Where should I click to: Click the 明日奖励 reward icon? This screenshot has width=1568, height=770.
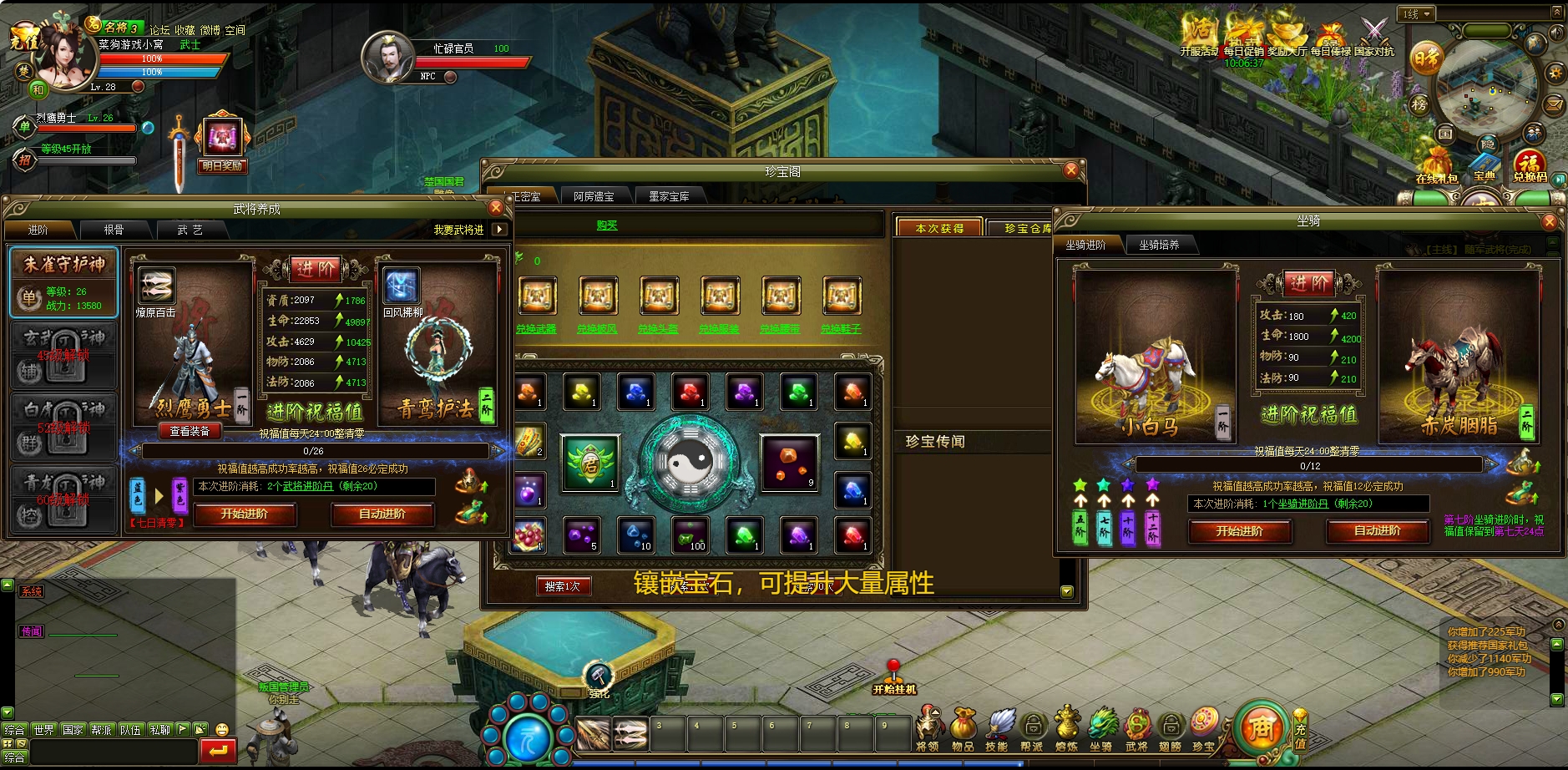click(222, 141)
